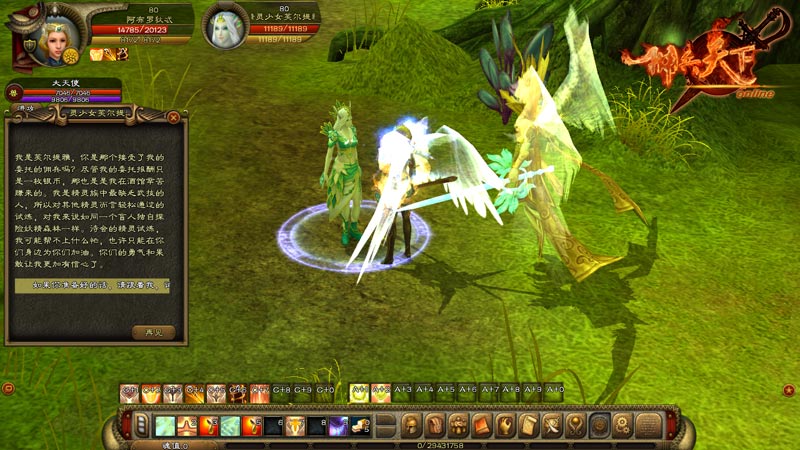Screen dimensions: 800x450
Task: Close the NPC dialogue window
Action: (x=174, y=116)
